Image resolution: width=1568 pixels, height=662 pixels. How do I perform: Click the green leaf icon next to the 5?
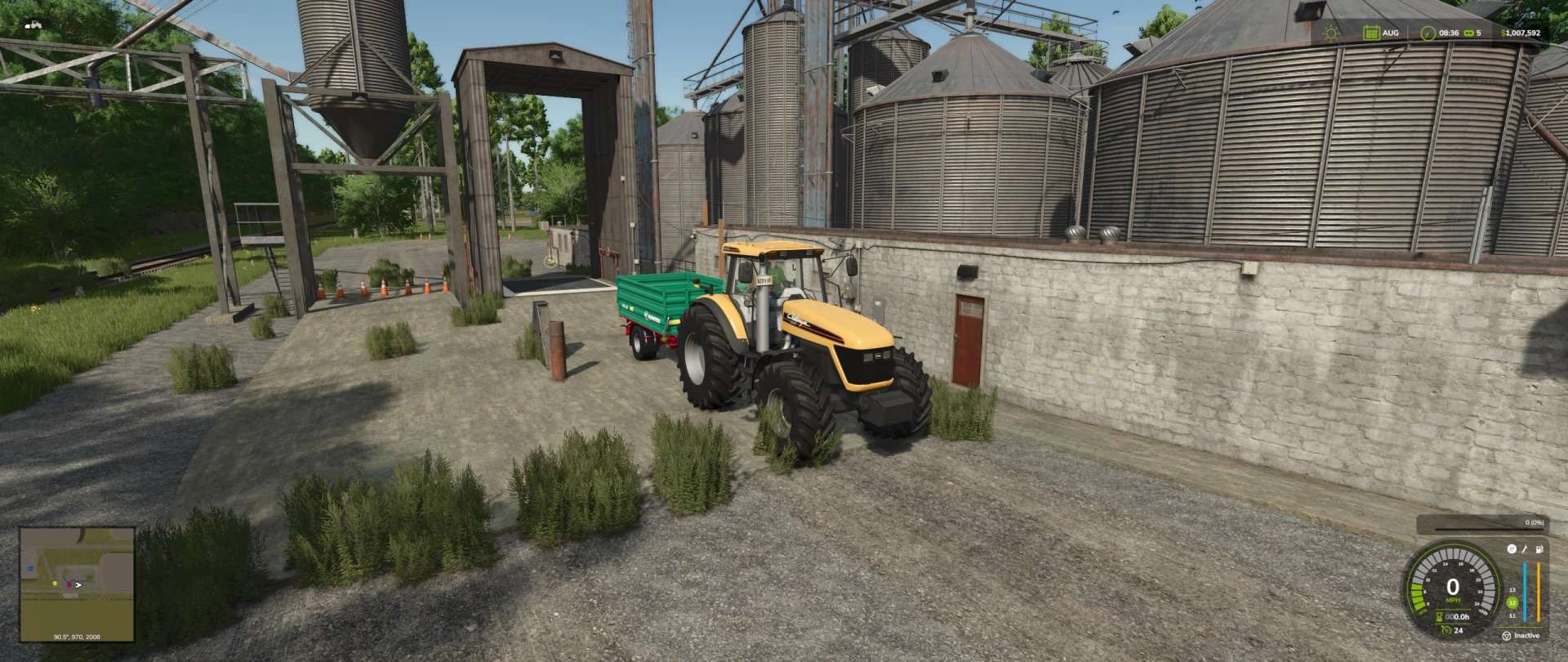pyautogui.click(x=1469, y=33)
